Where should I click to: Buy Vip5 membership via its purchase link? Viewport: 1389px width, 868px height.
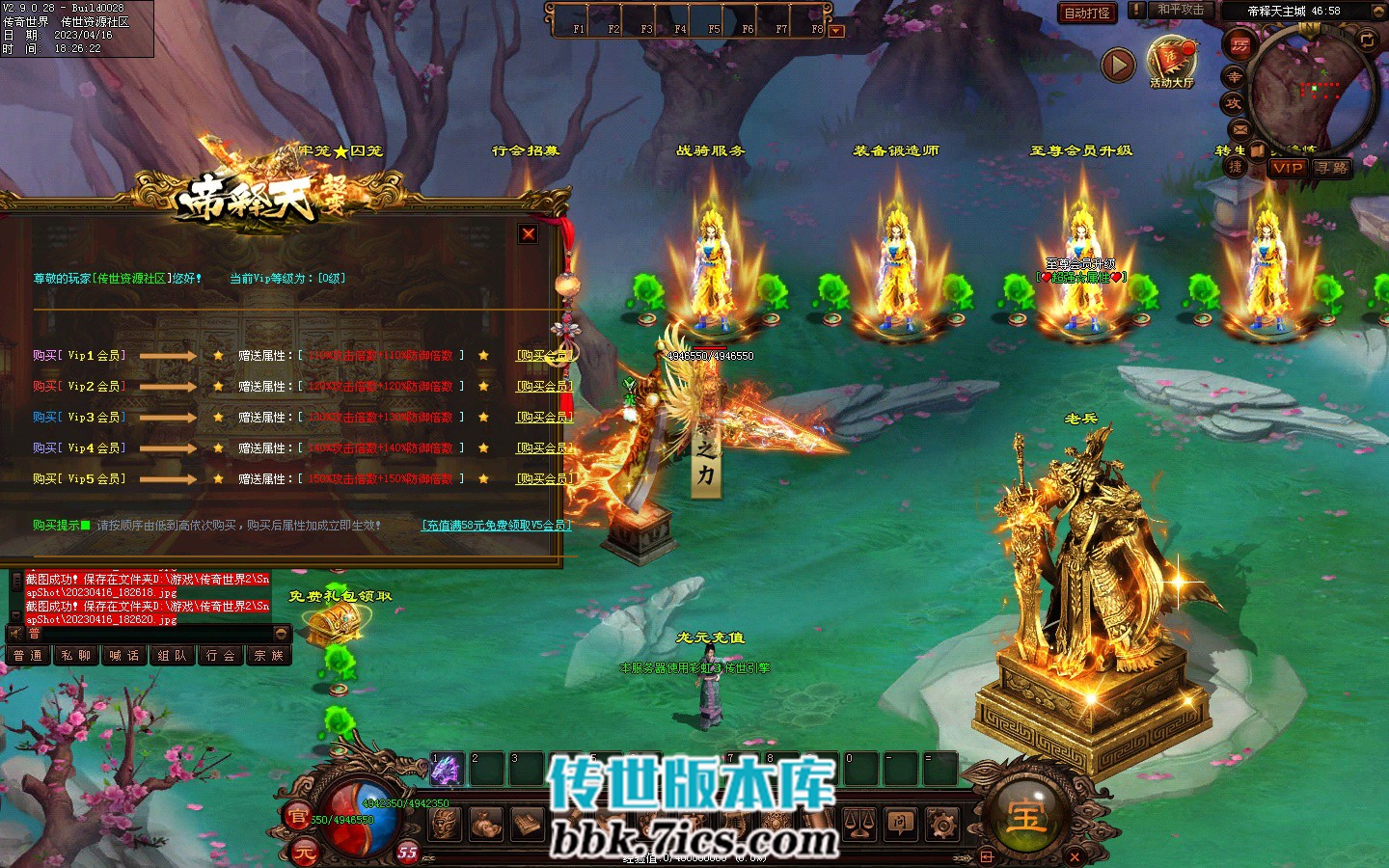point(545,479)
